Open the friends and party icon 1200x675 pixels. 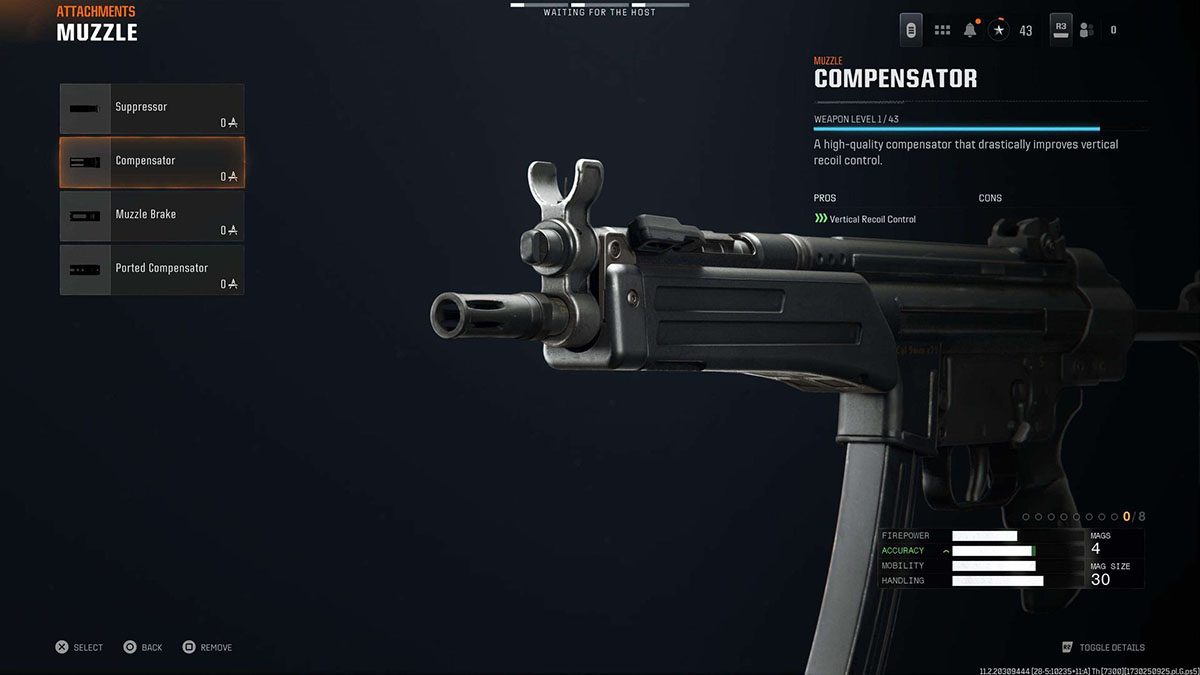pos(1087,30)
